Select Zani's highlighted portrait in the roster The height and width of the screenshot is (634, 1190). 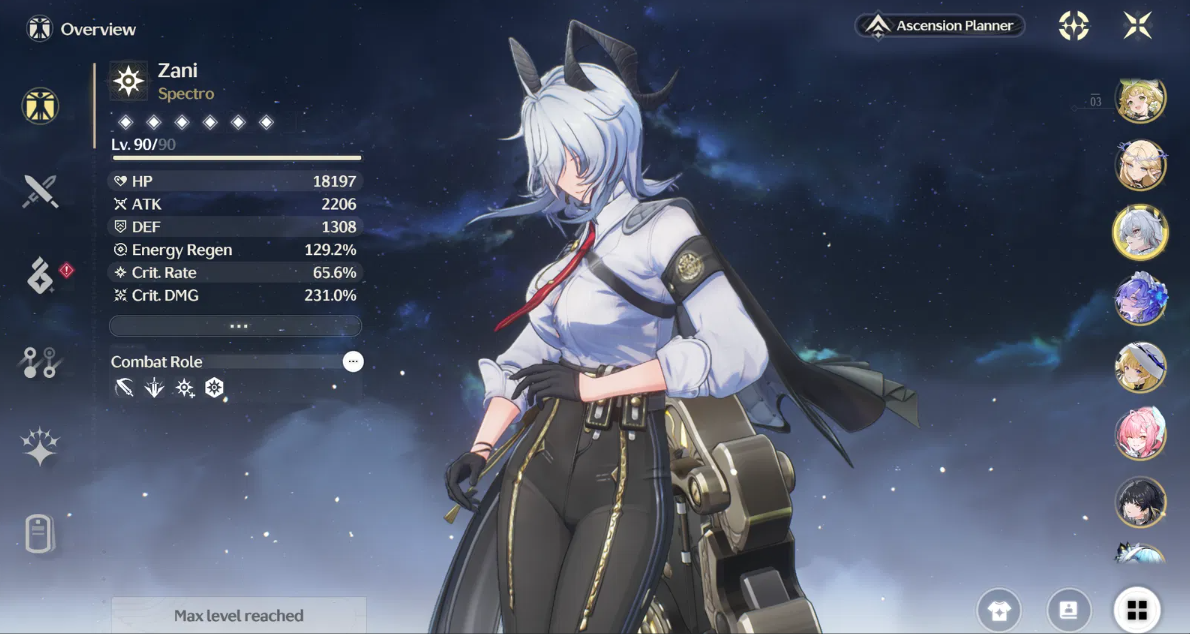pyautogui.click(x=1140, y=231)
